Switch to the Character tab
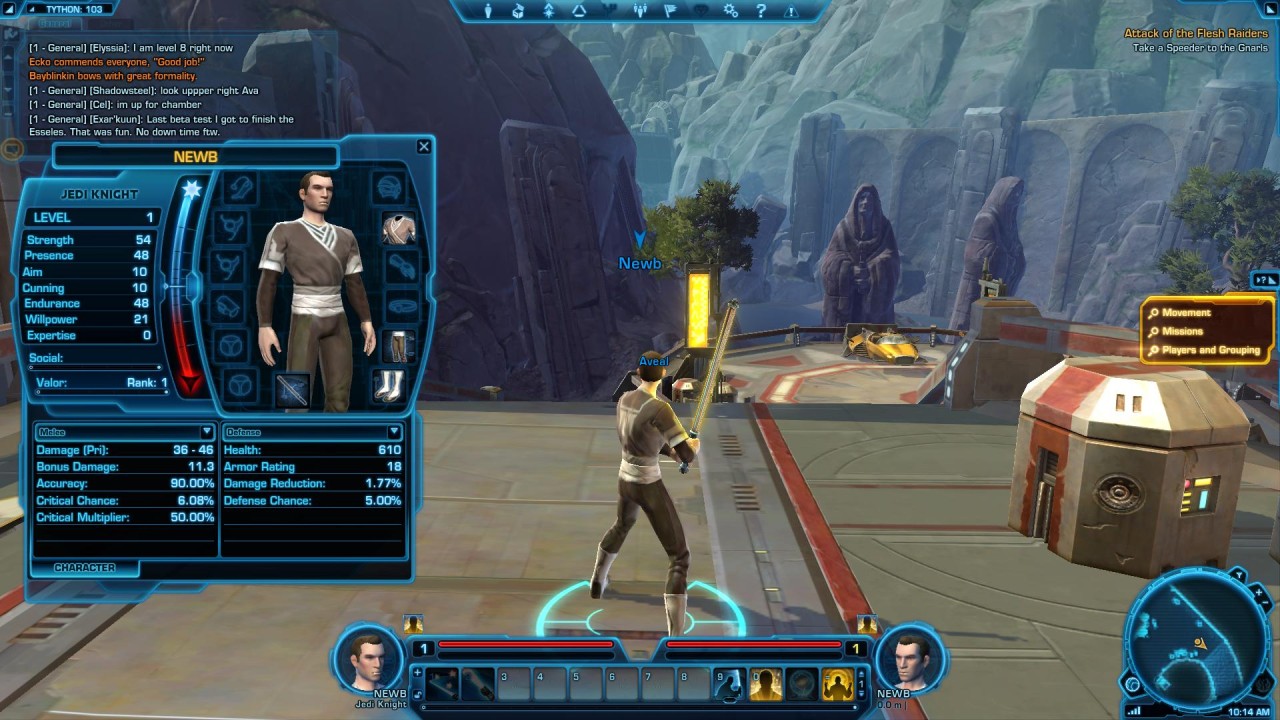This screenshot has height=720, width=1280. tap(84, 568)
